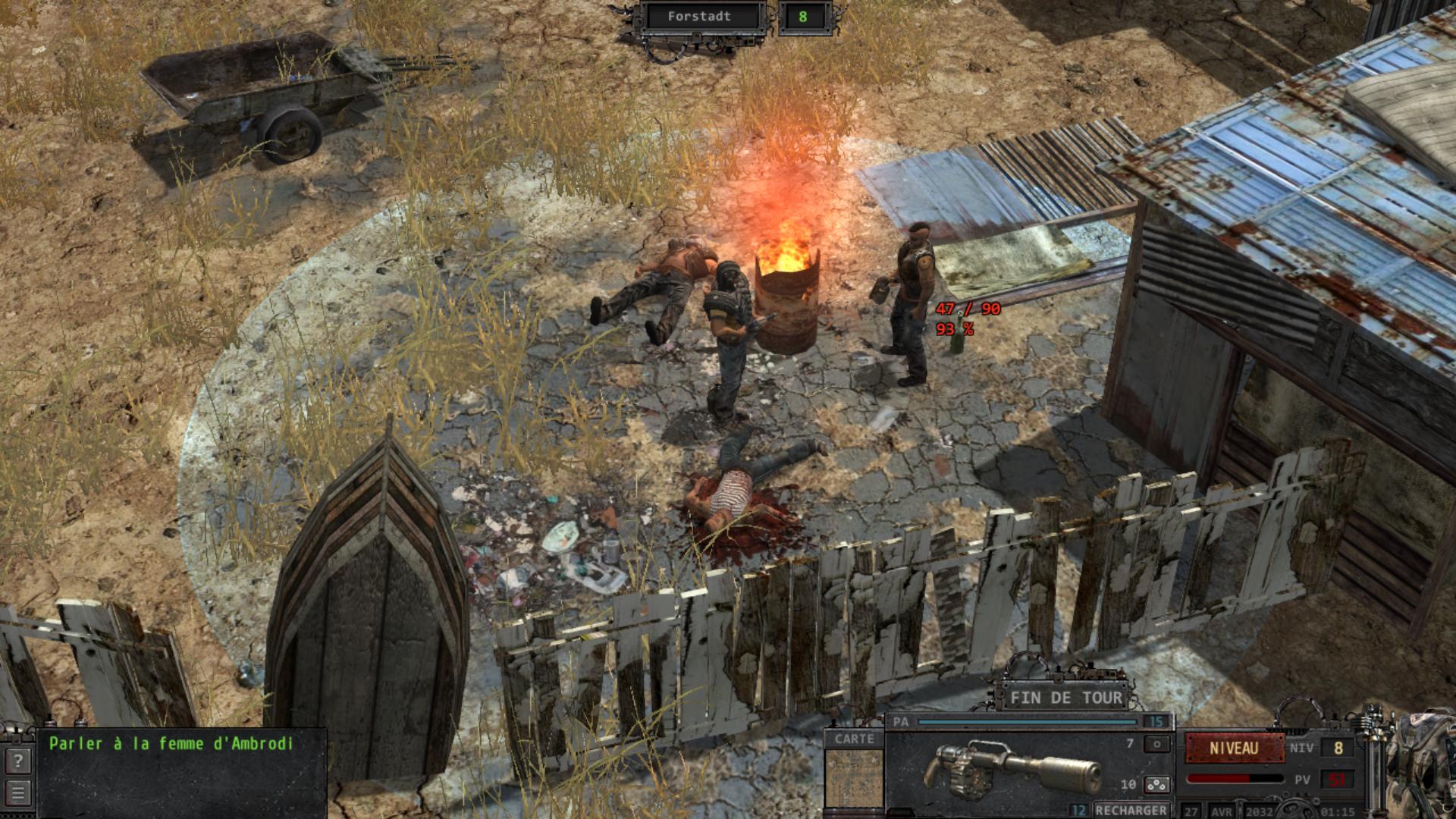This screenshot has width=1456, height=819.
Task: Open the question mark help button
Action: 18,761
